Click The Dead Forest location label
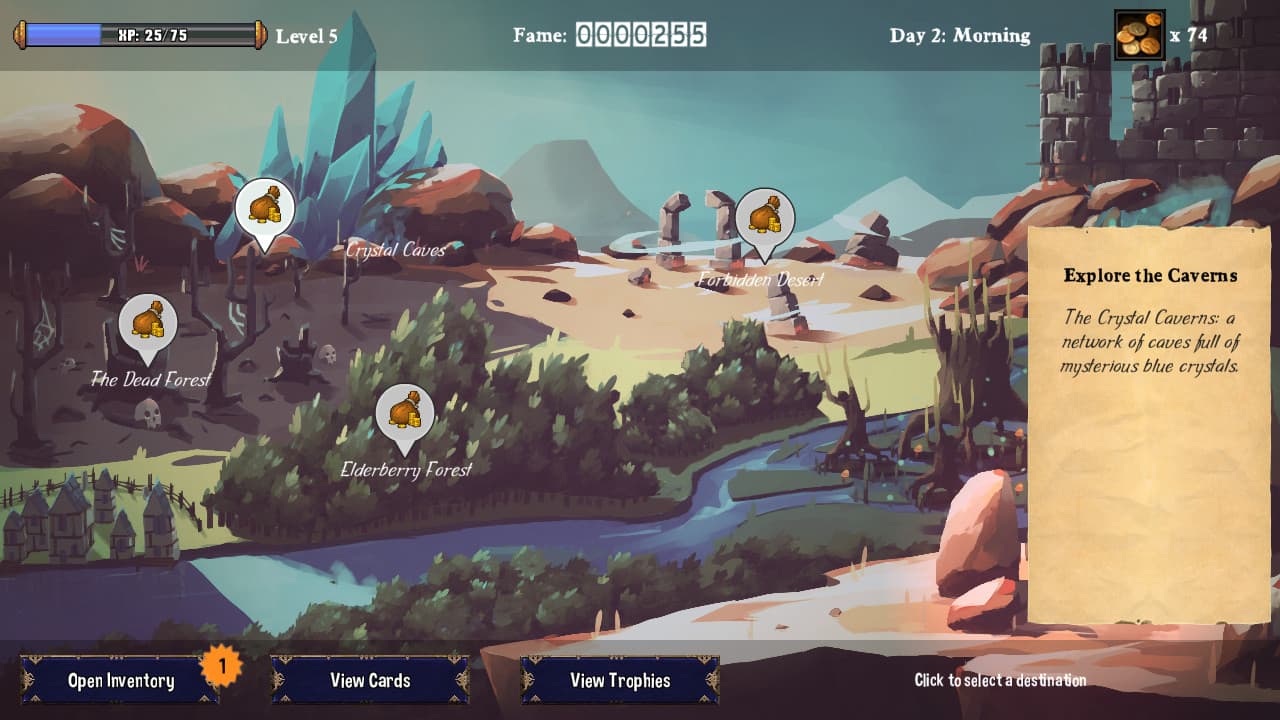This screenshot has height=720, width=1280. click(x=151, y=381)
